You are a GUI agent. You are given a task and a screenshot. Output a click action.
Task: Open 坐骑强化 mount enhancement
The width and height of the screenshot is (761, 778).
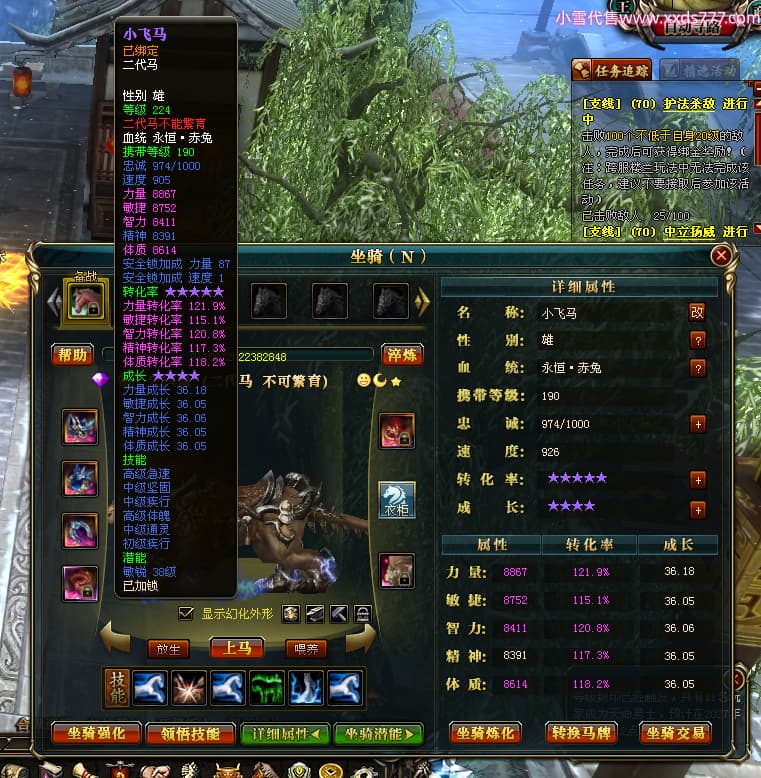96,733
